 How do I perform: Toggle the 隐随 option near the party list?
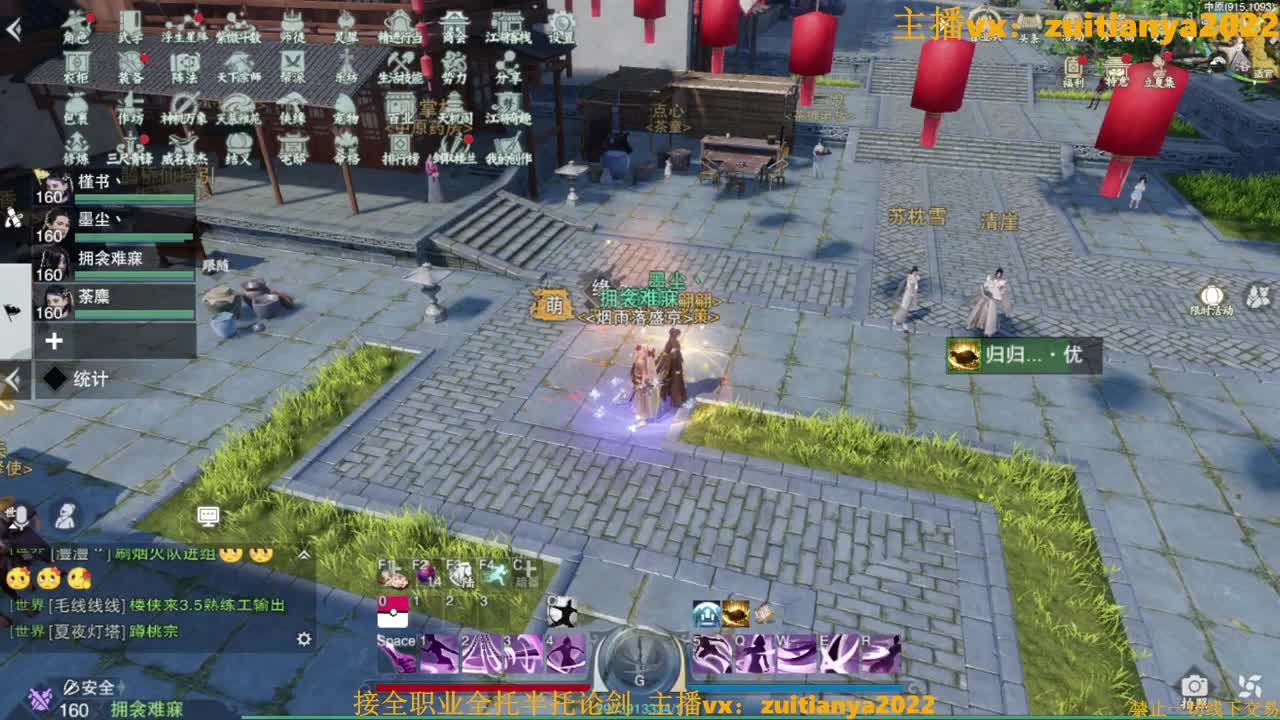(x=216, y=265)
